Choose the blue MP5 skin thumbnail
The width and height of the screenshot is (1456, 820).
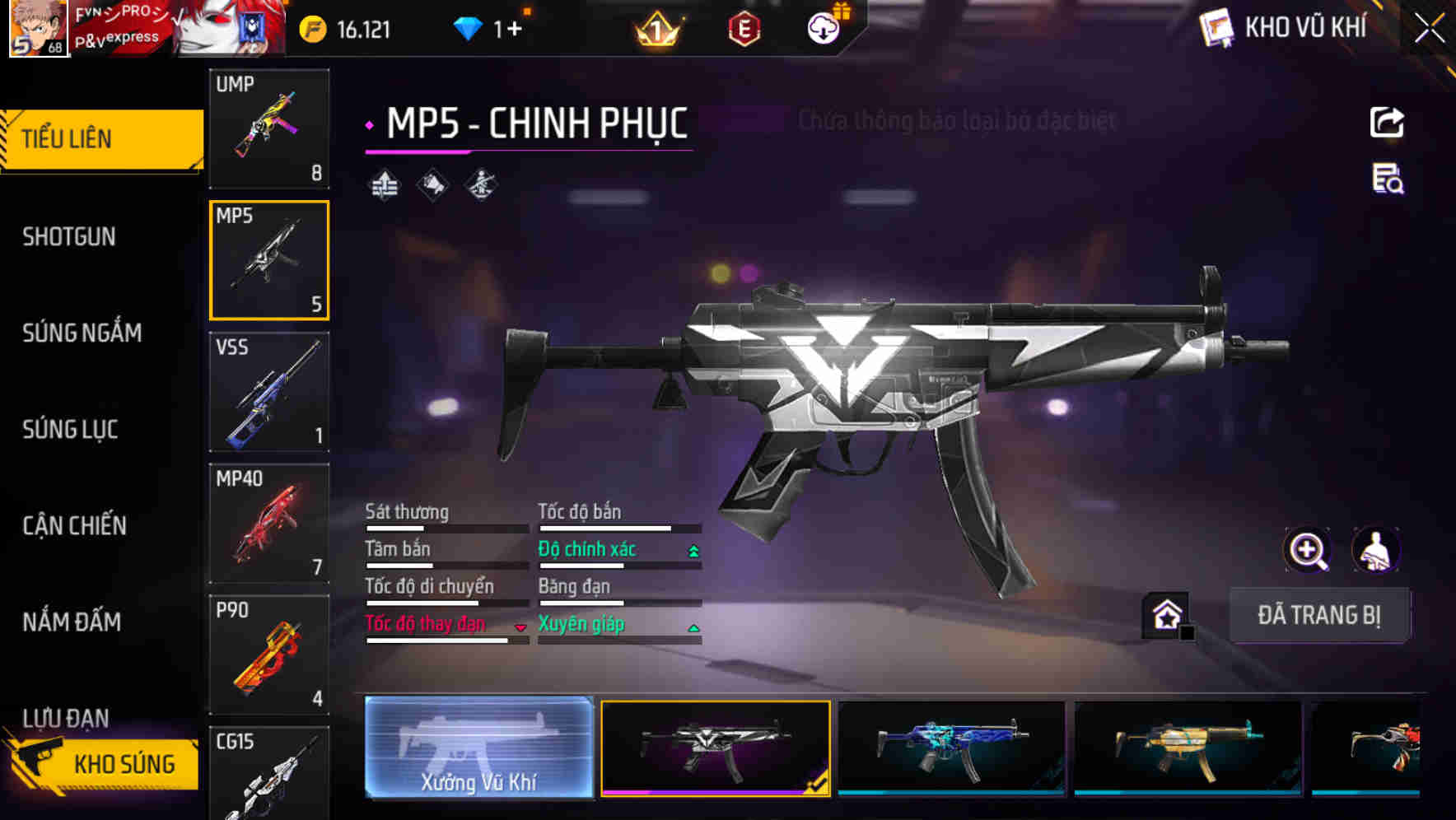951,748
